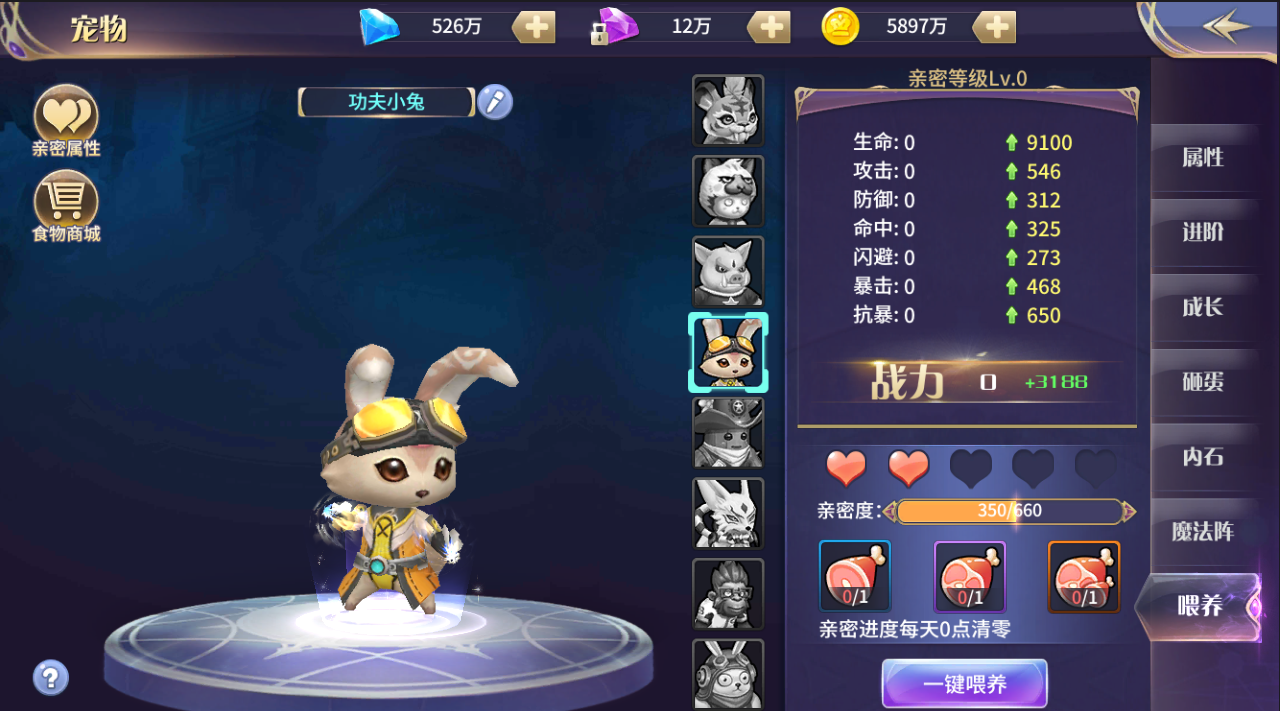Switch to the 进阶 tab
The height and width of the screenshot is (711, 1280).
pyautogui.click(x=1203, y=233)
